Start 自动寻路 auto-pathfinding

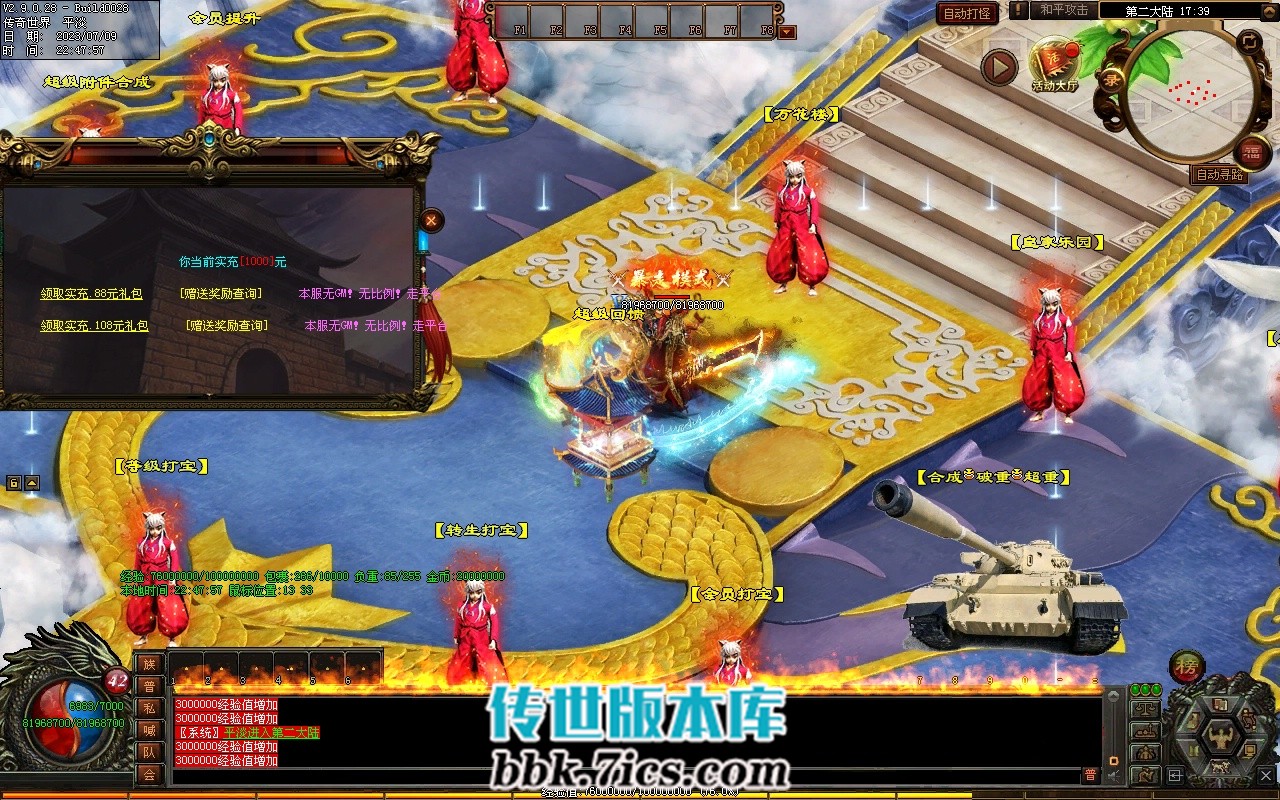(x=1220, y=174)
